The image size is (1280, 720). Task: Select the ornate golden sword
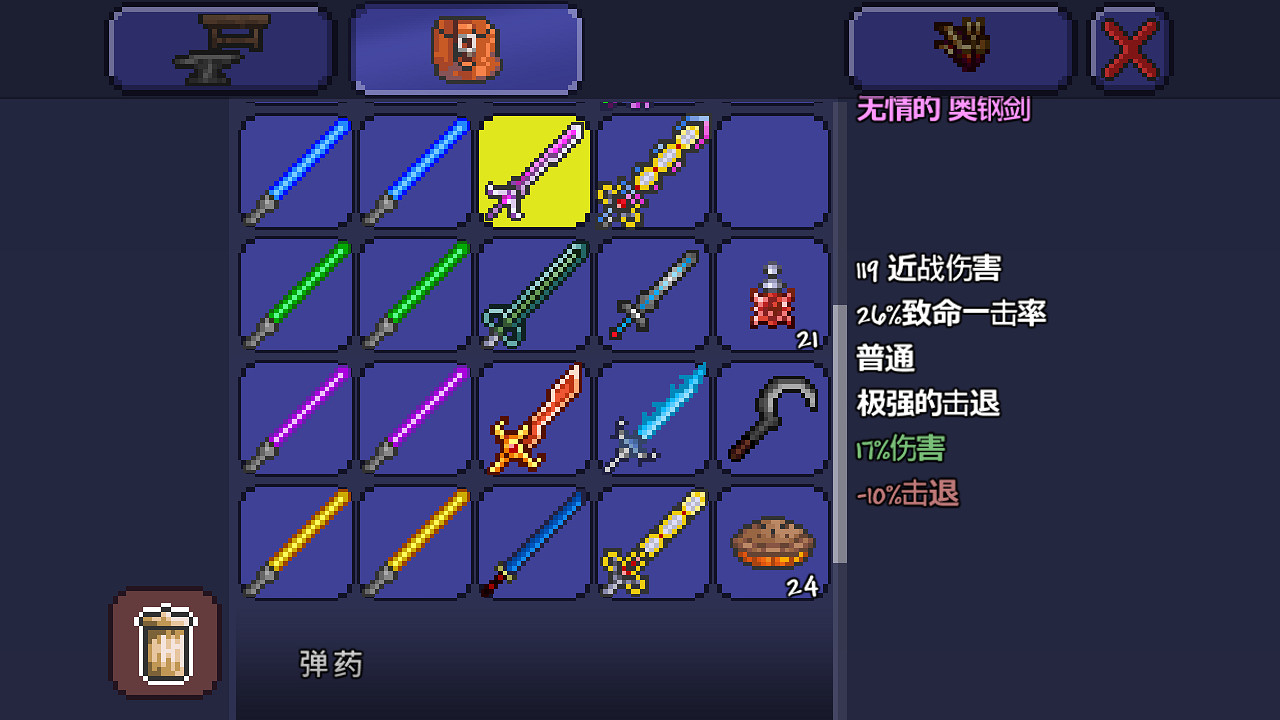[x=653, y=545]
